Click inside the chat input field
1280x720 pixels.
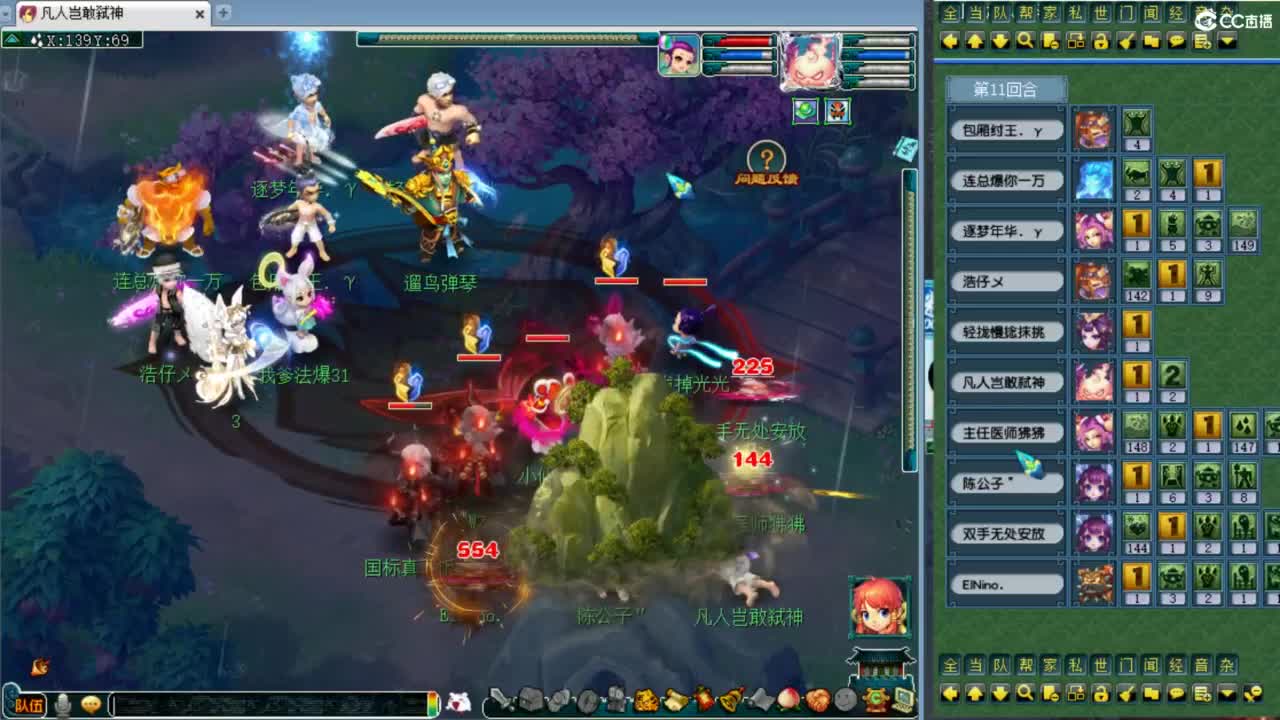(x=270, y=705)
